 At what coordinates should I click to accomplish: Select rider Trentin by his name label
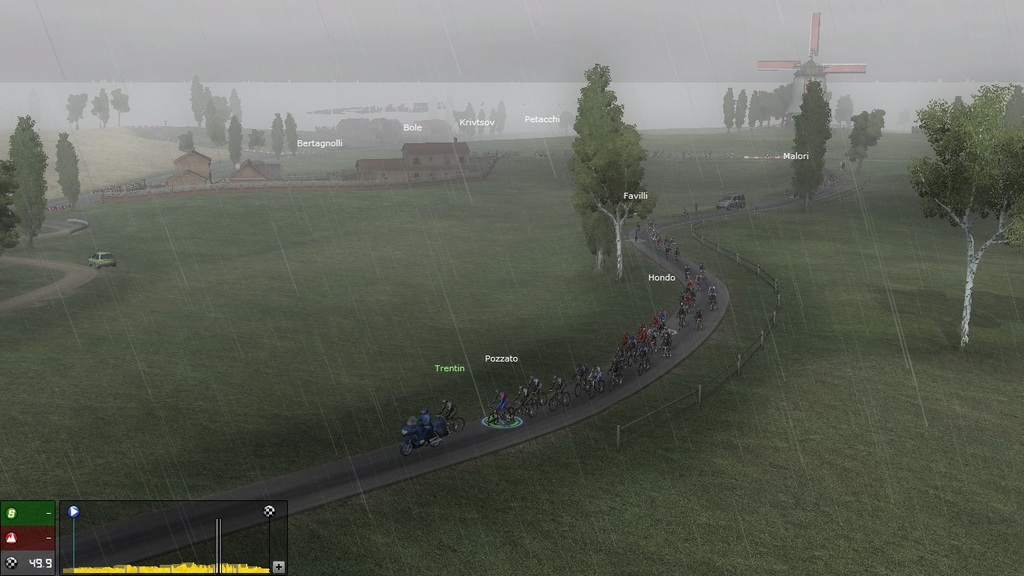(449, 369)
